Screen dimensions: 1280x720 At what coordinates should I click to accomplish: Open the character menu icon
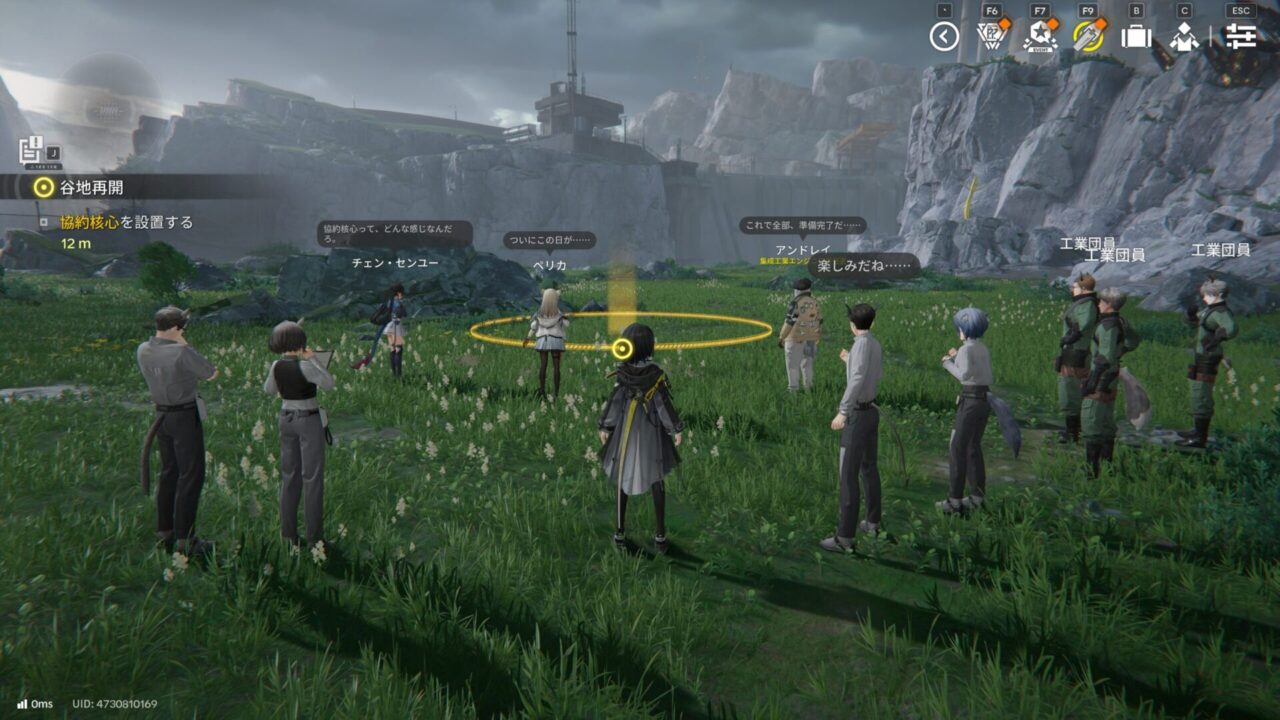coord(1184,36)
